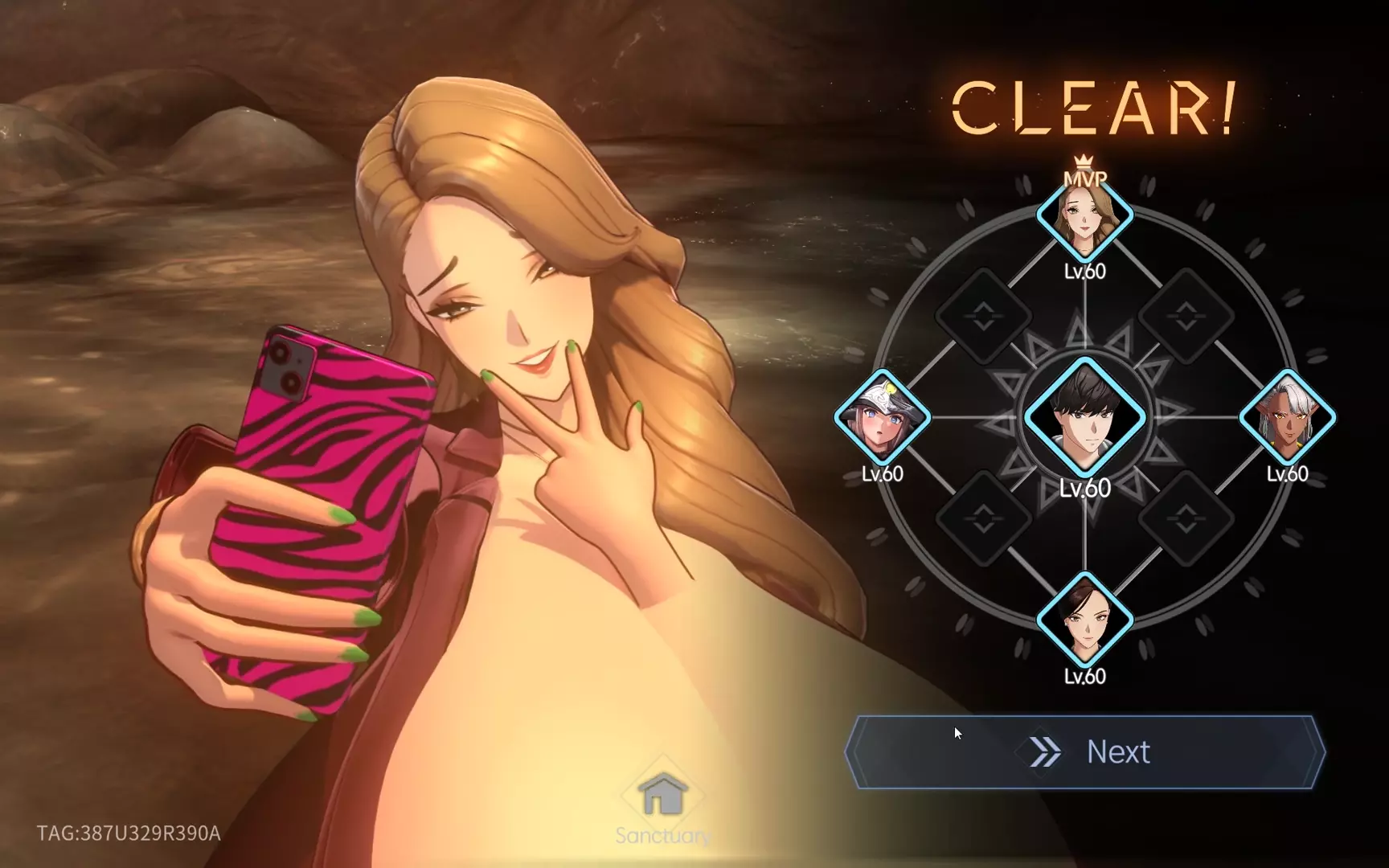Choose the central black-haired male portrait
This screenshot has width=1389, height=868.
(x=1084, y=418)
